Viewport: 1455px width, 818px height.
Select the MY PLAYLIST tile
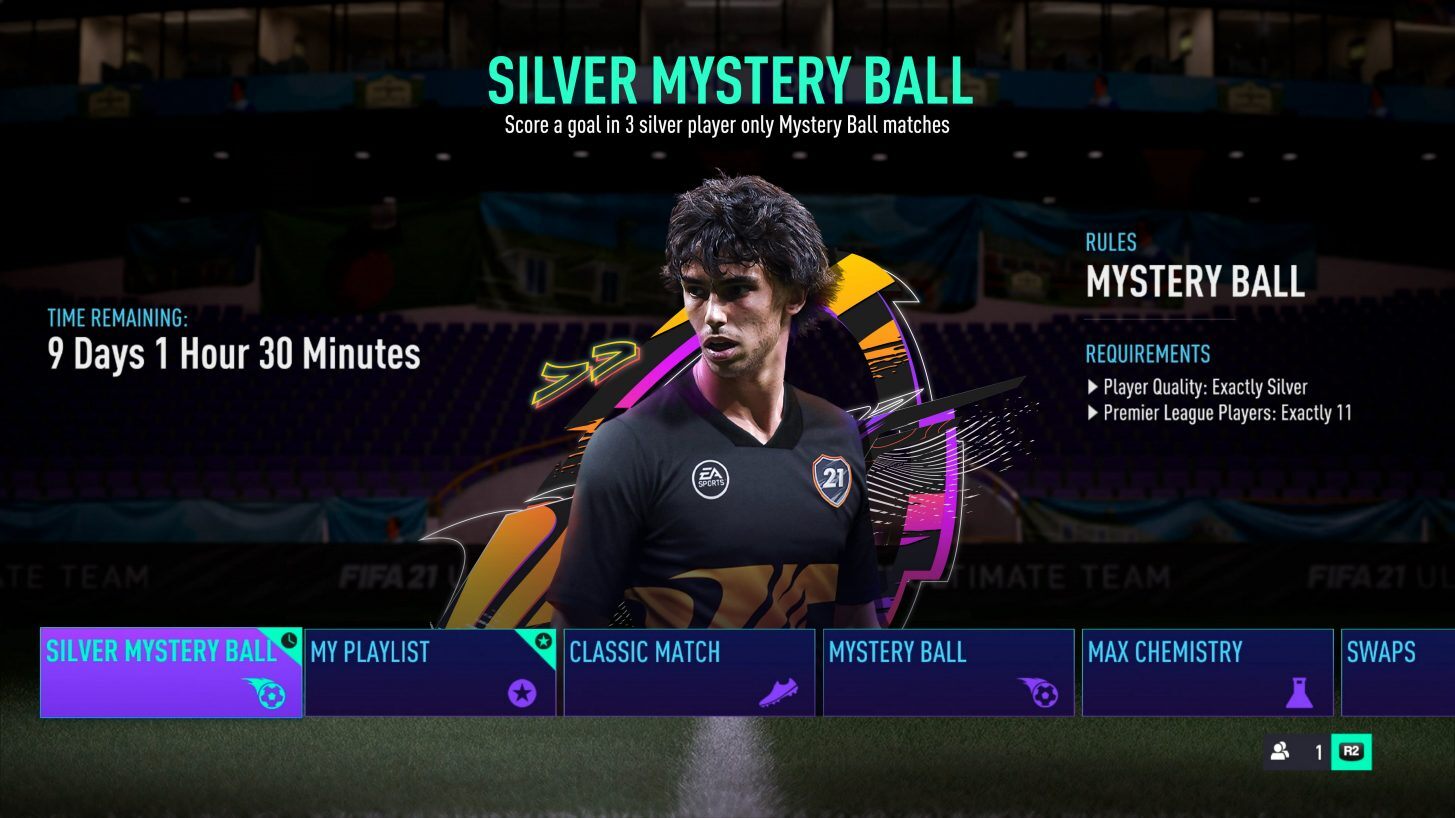tap(430, 672)
